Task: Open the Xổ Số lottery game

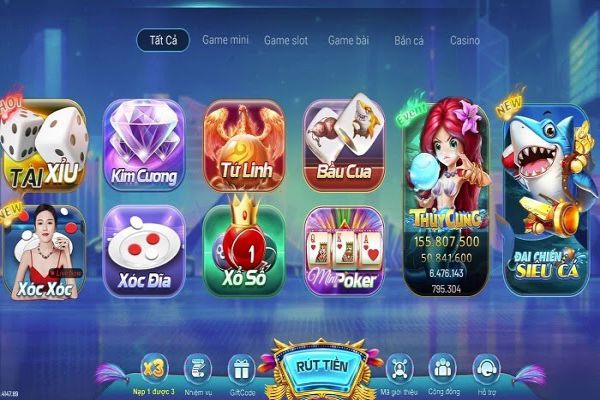Action: (x=243, y=250)
